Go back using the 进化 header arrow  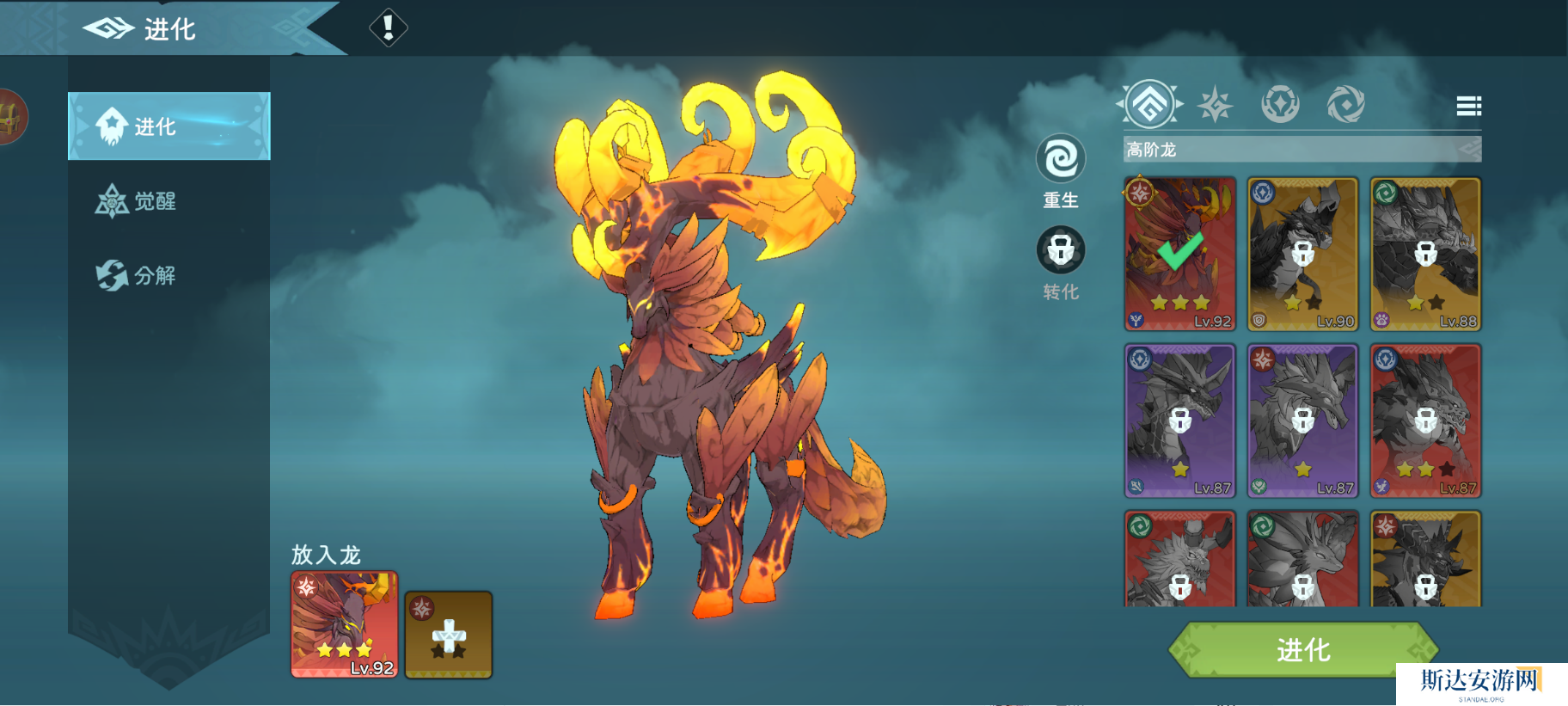[108, 29]
